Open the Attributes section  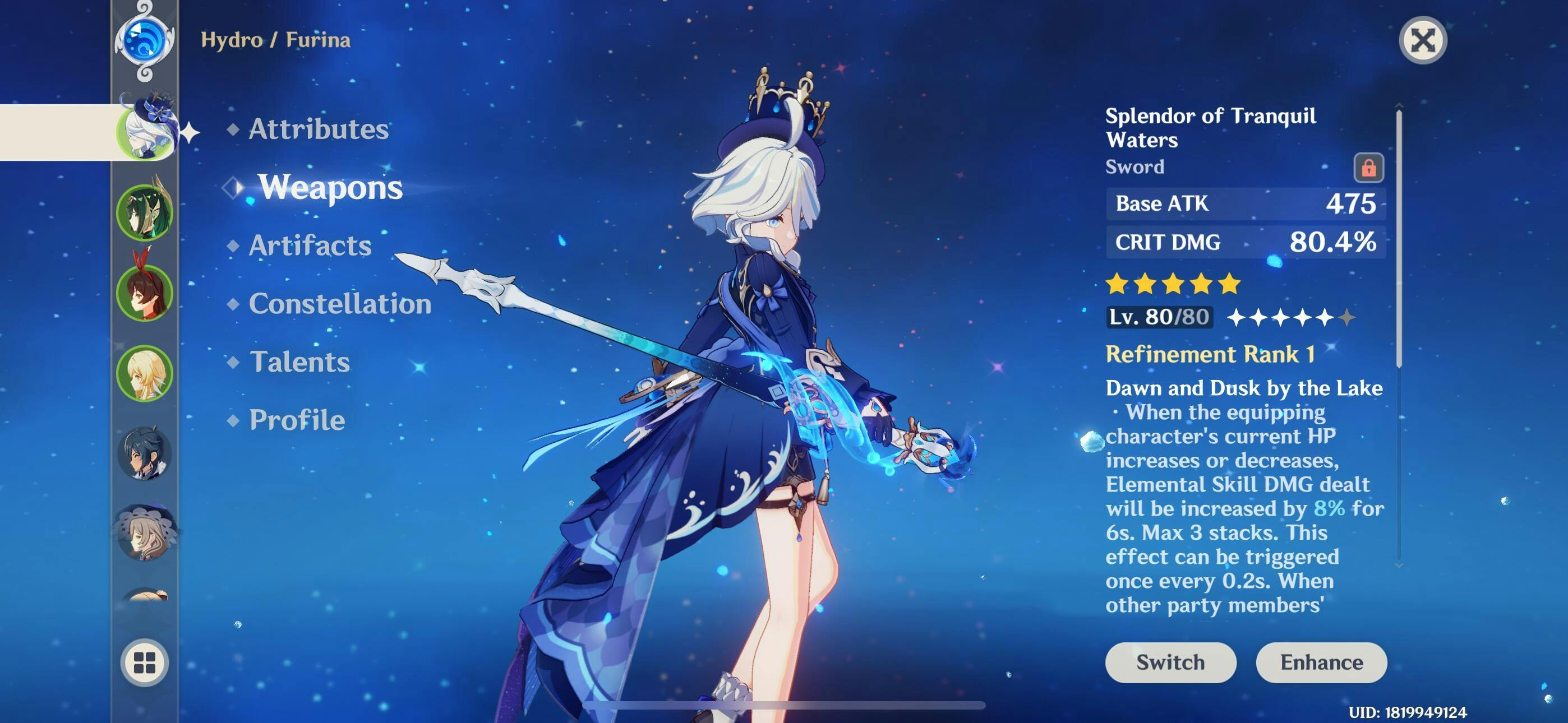click(x=318, y=129)
